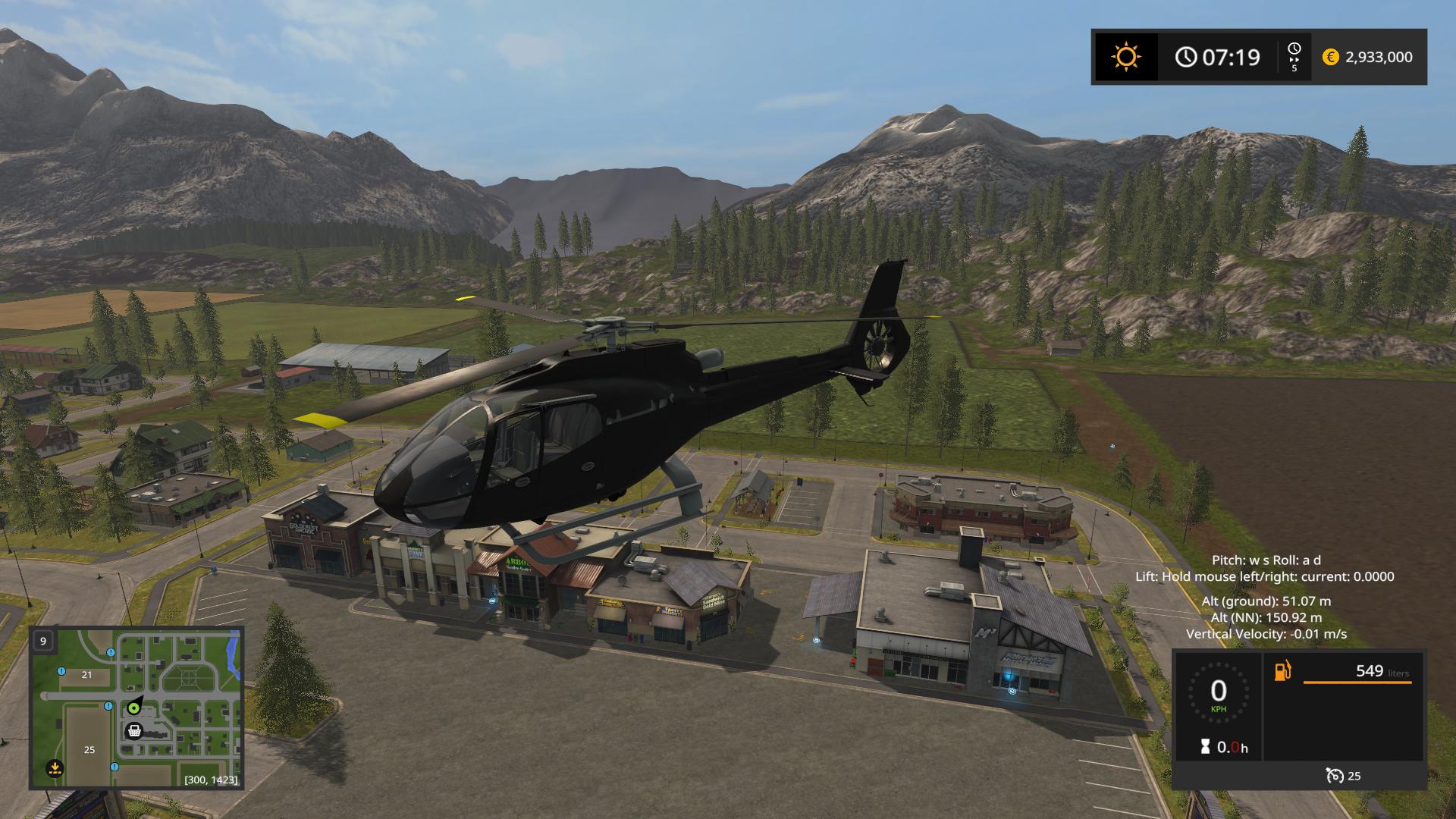
Task: Select the shop basket marker on minimap
Action: click(135, 731)
